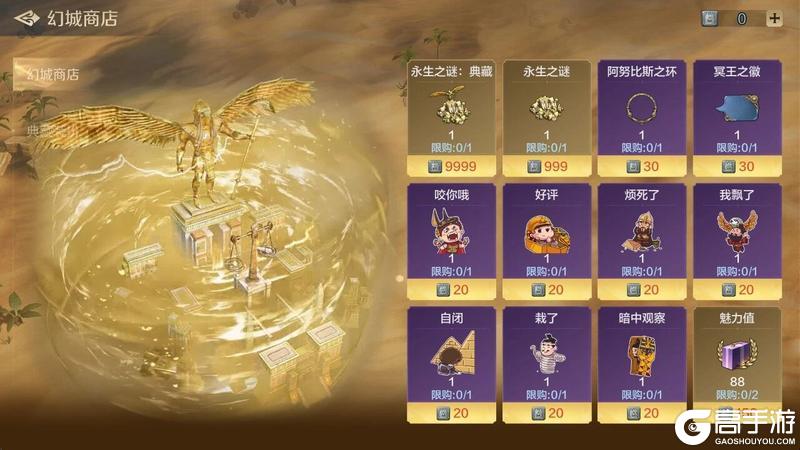Select the 咬你哦 sticker

click(452, 235)
